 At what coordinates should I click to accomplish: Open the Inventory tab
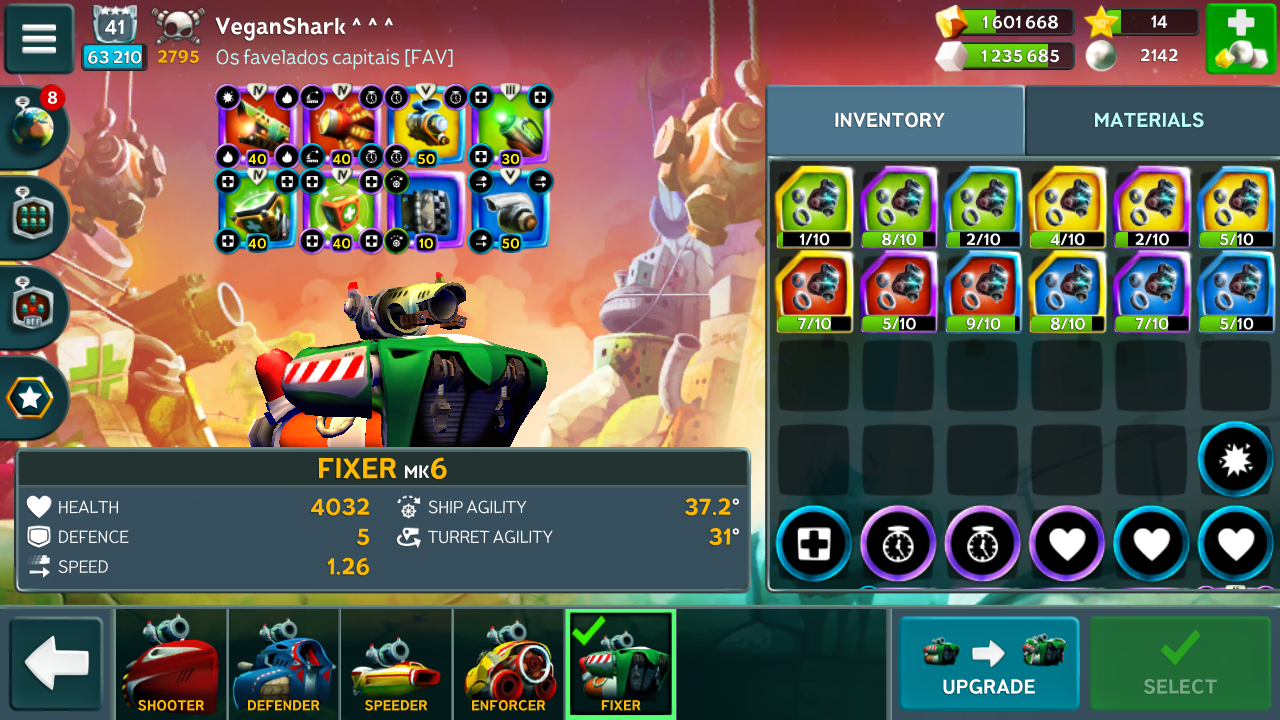tap(889, 120)
